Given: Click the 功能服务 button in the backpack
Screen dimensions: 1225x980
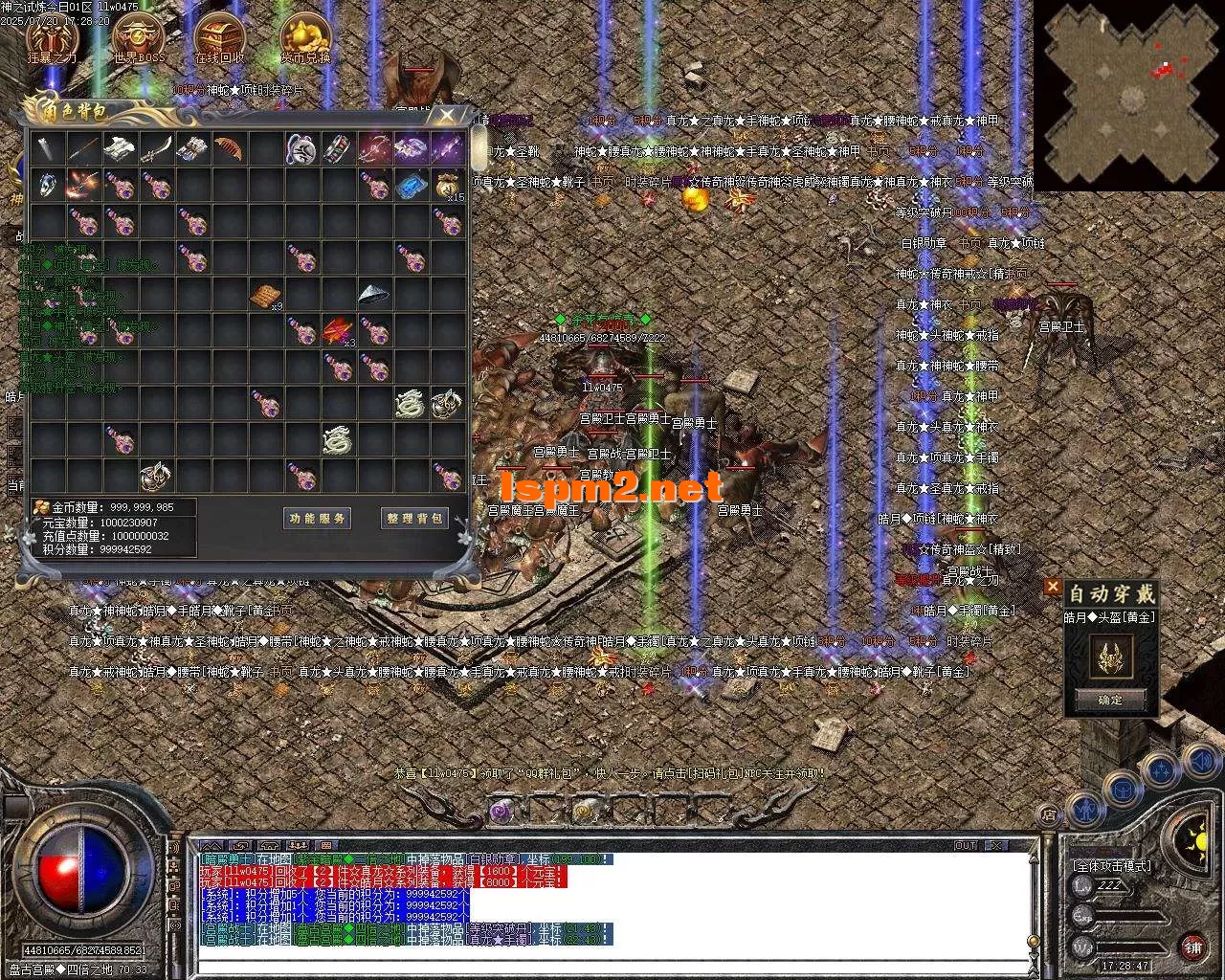Looking at the screenshot, I should pos(318,519).
